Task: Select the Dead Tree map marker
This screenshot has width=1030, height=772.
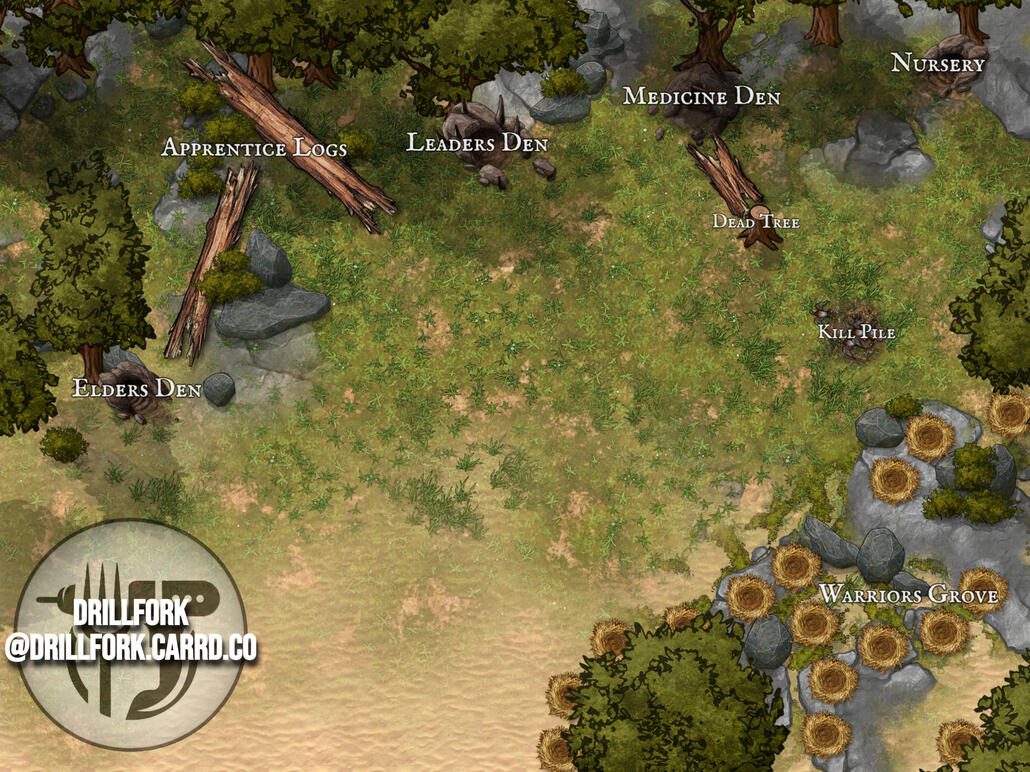Action: click(756, 222)
